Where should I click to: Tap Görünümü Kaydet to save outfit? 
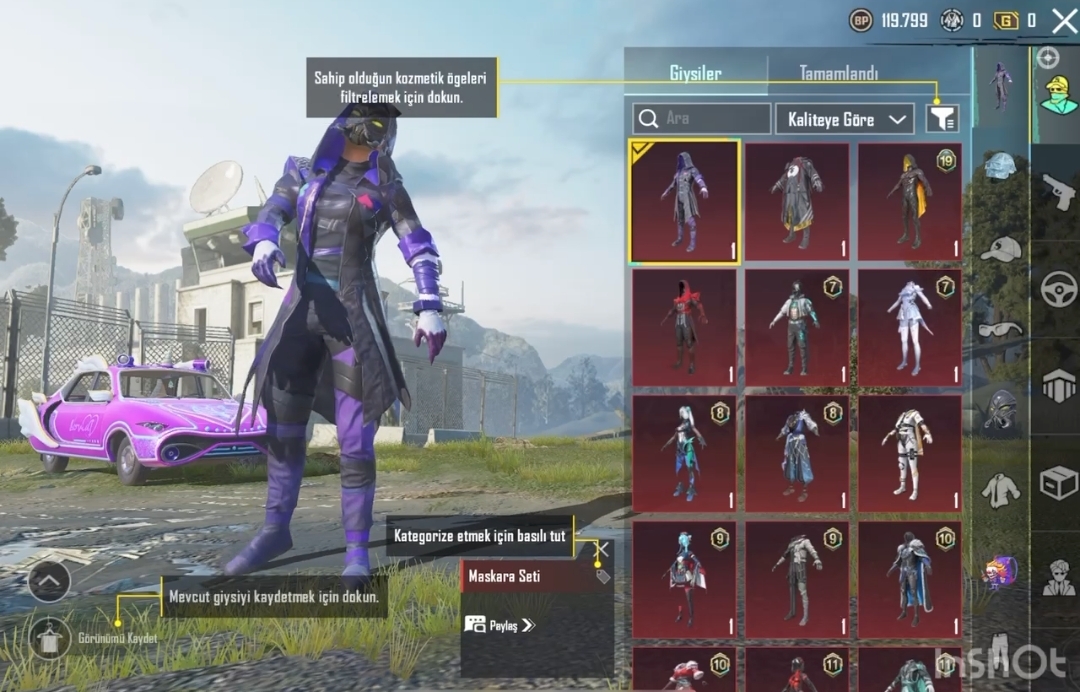(x=49, y=637)
